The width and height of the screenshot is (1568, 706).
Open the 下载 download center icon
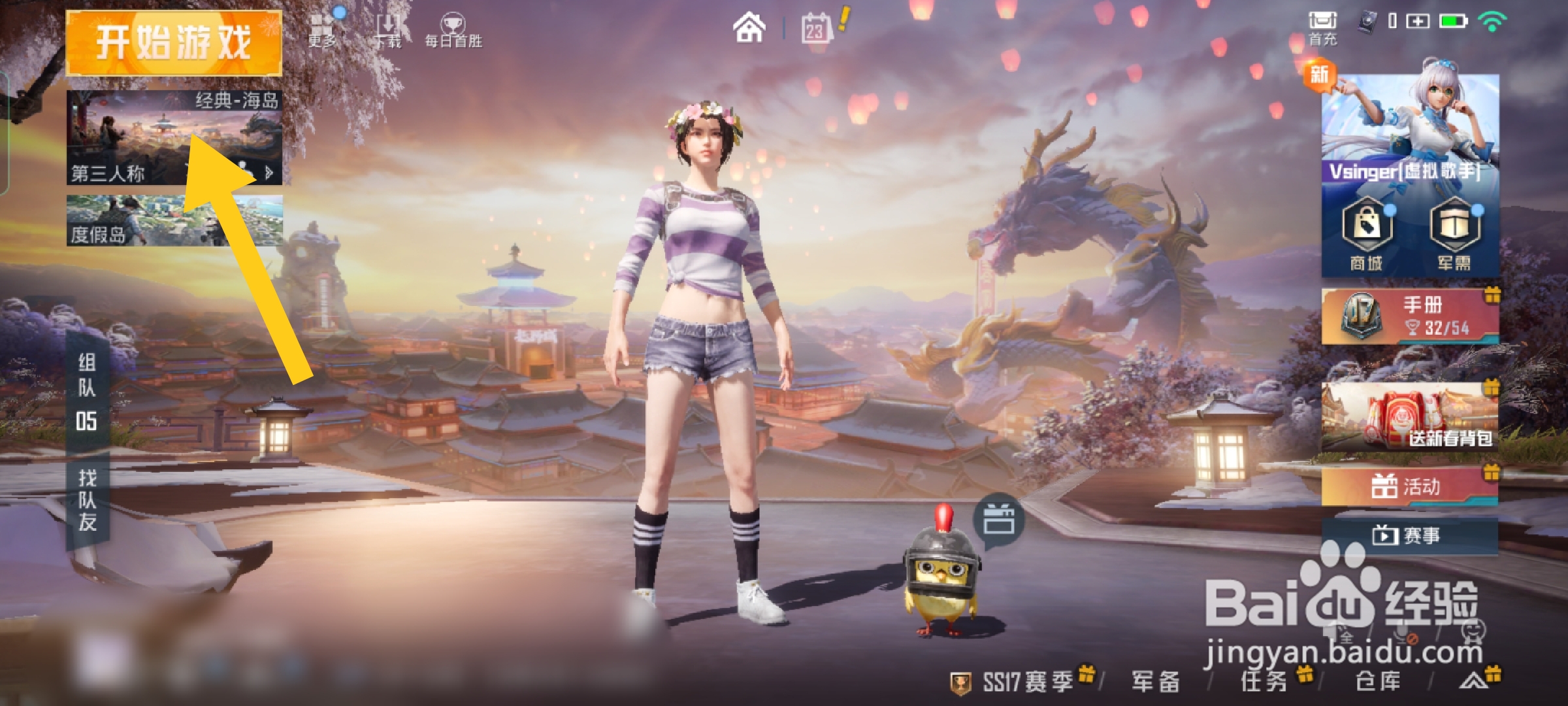coord(389,27)
